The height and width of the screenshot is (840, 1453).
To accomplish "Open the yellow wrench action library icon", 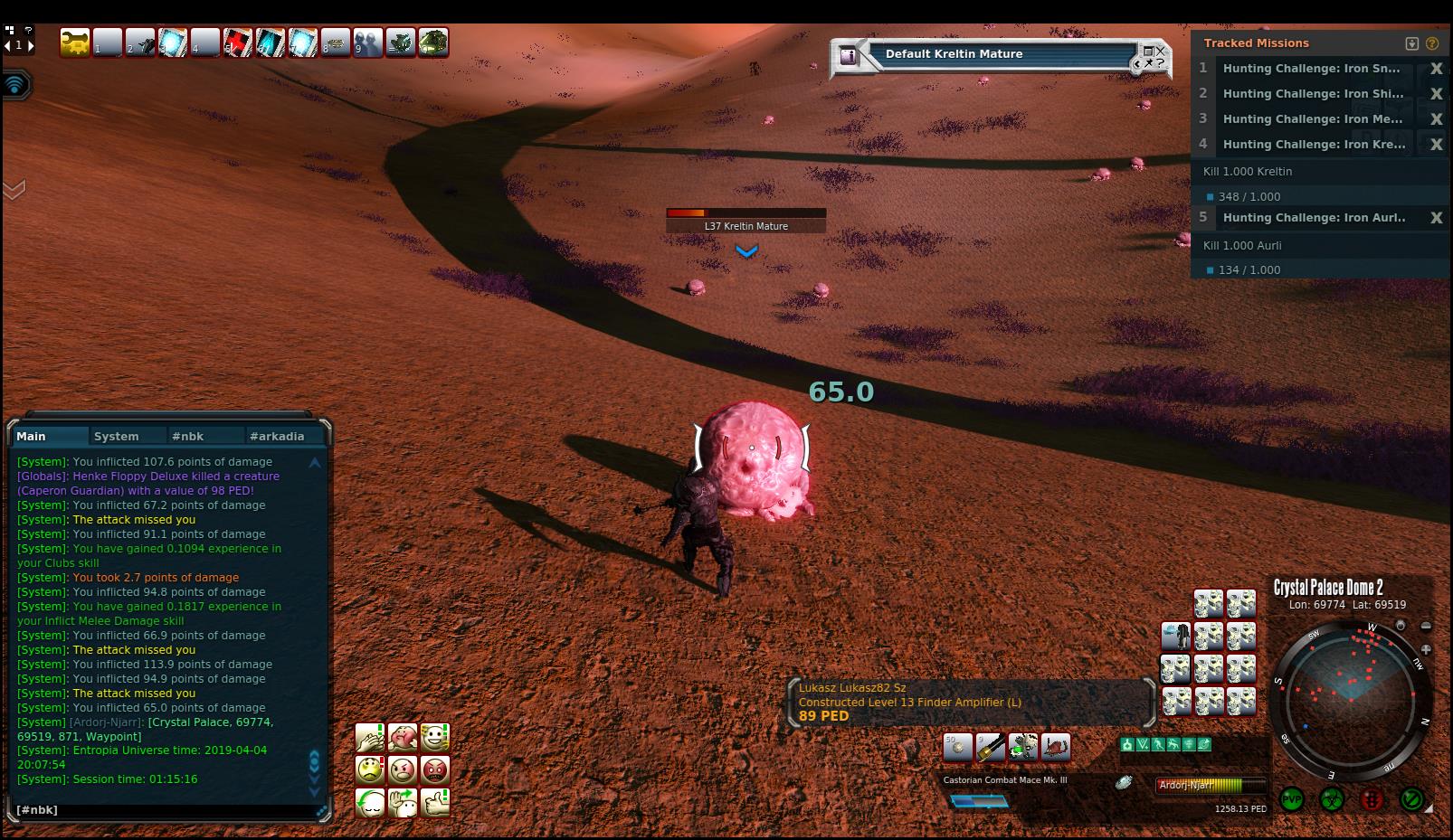I will click(x=75, y=42).
